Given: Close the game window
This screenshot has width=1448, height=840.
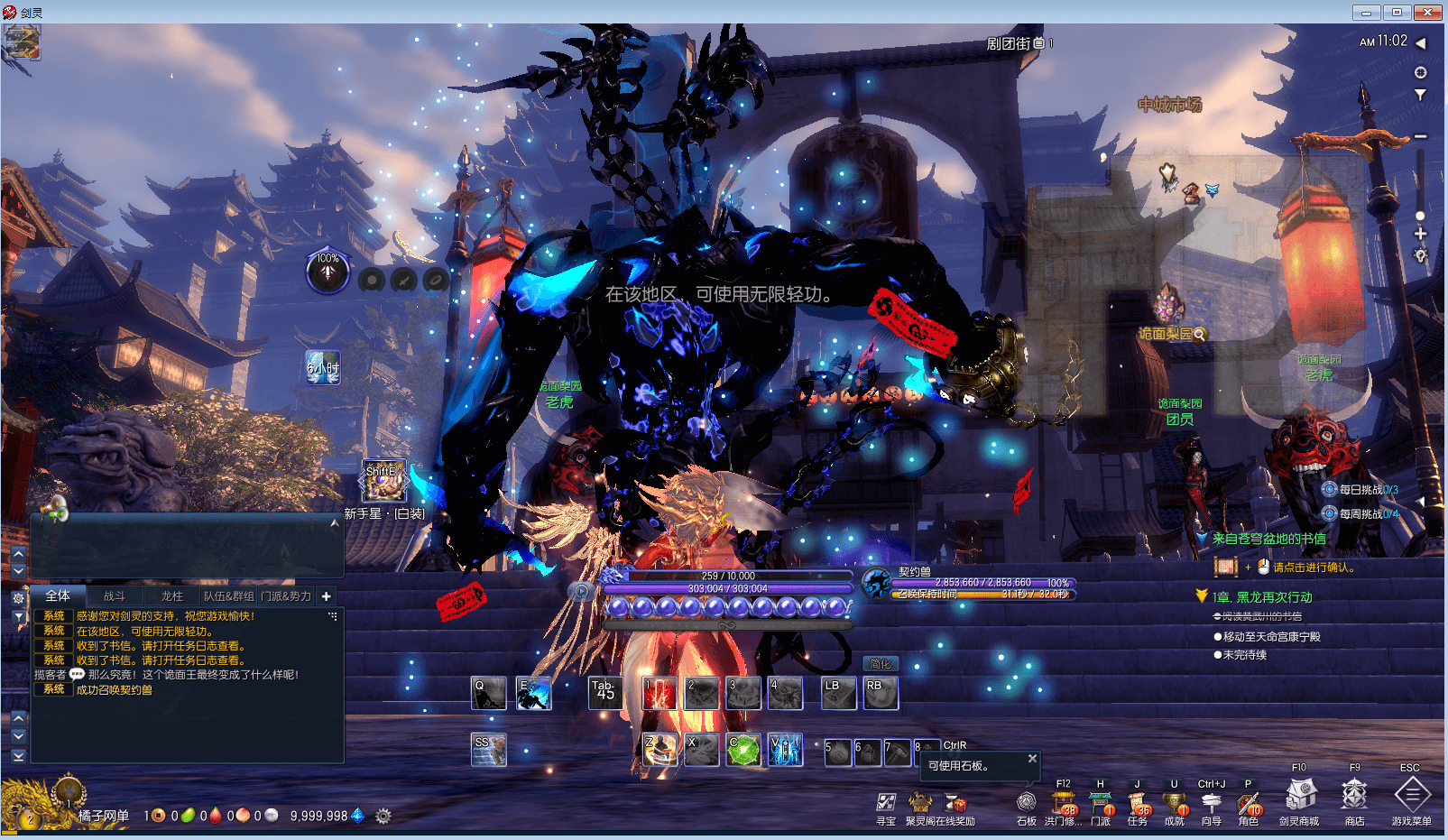Looking at the screenshot, I should coord(1427,13).
